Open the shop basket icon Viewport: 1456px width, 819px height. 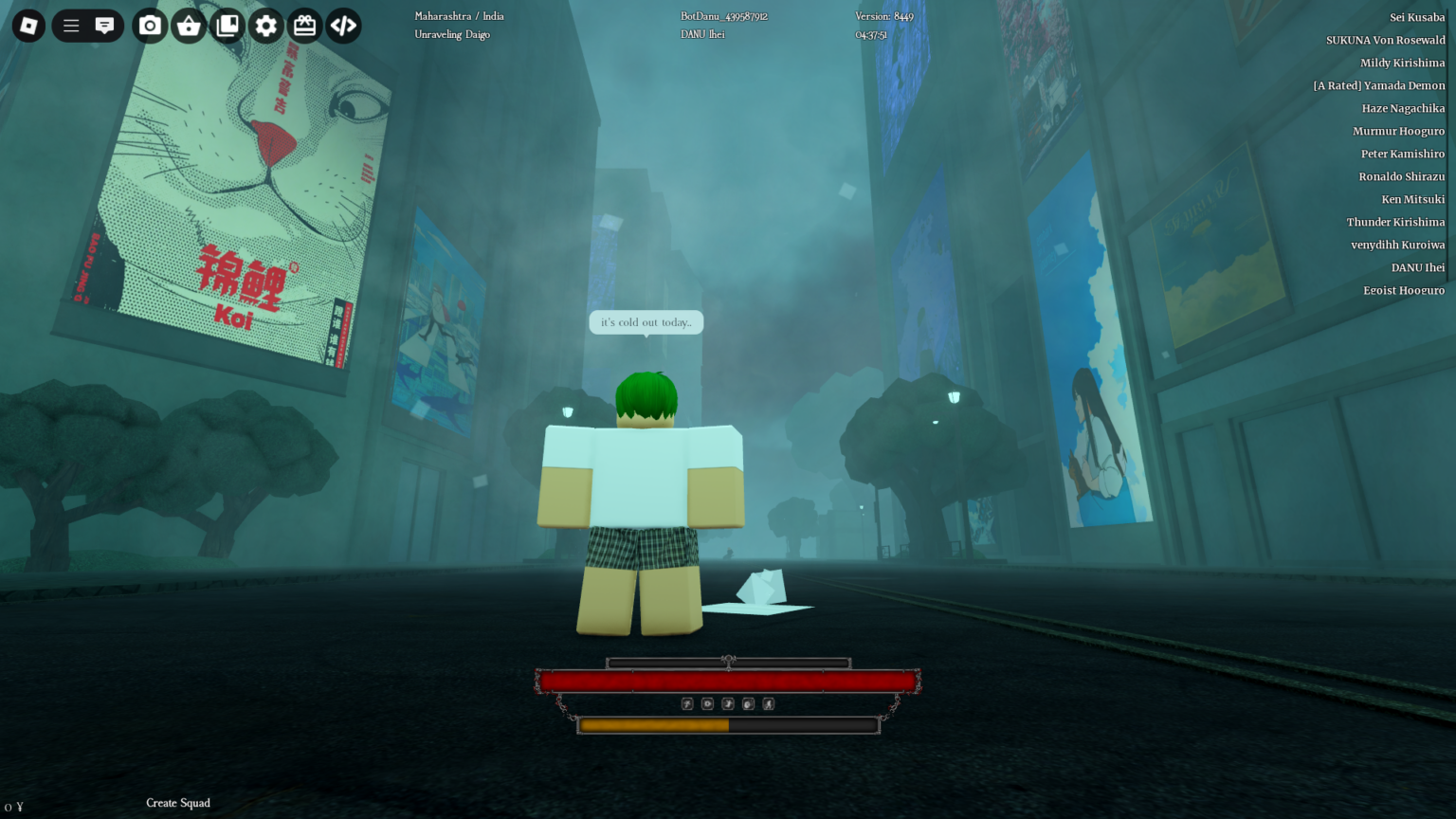click(188, 26)
